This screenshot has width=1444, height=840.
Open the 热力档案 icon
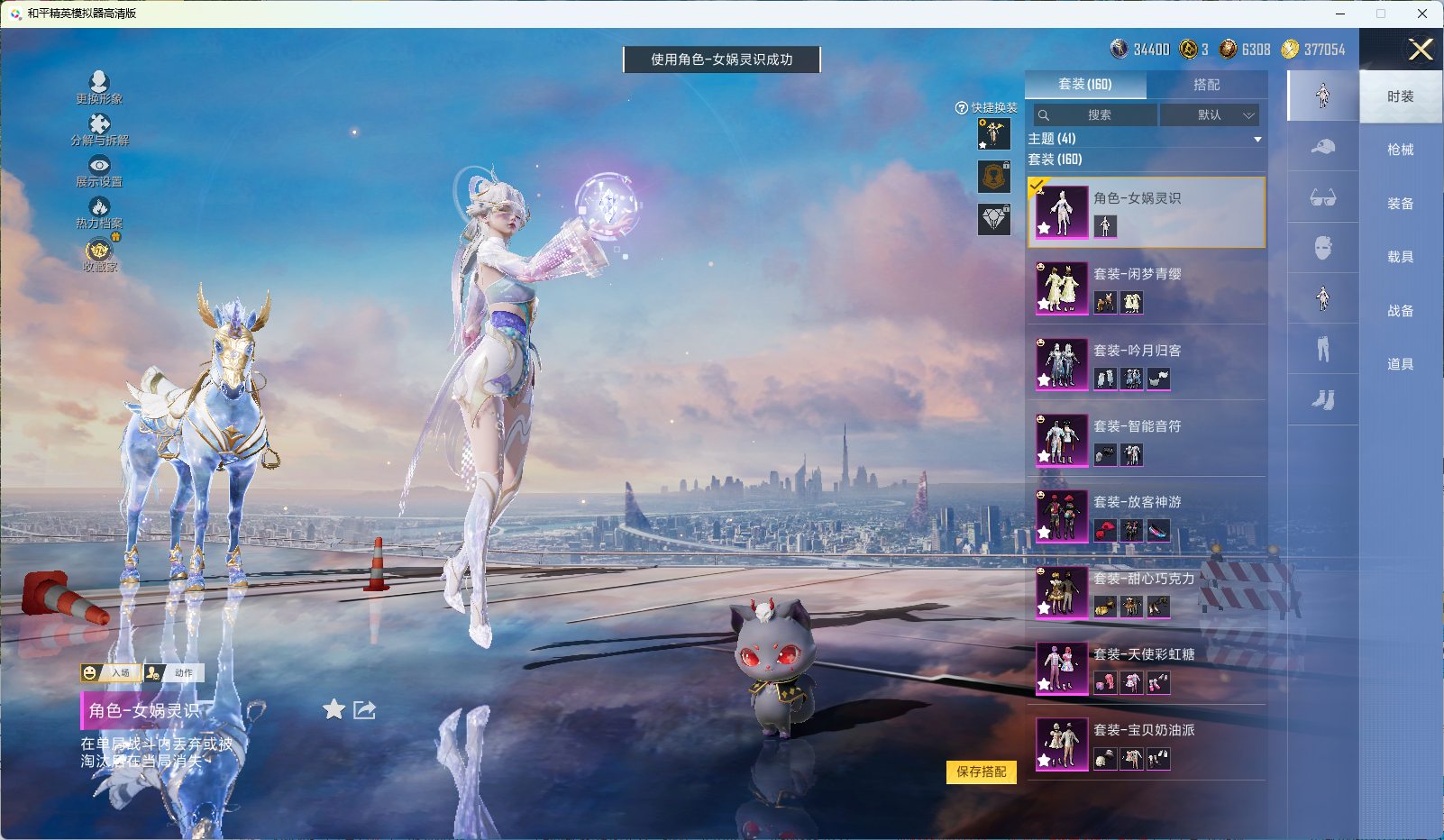99,212
